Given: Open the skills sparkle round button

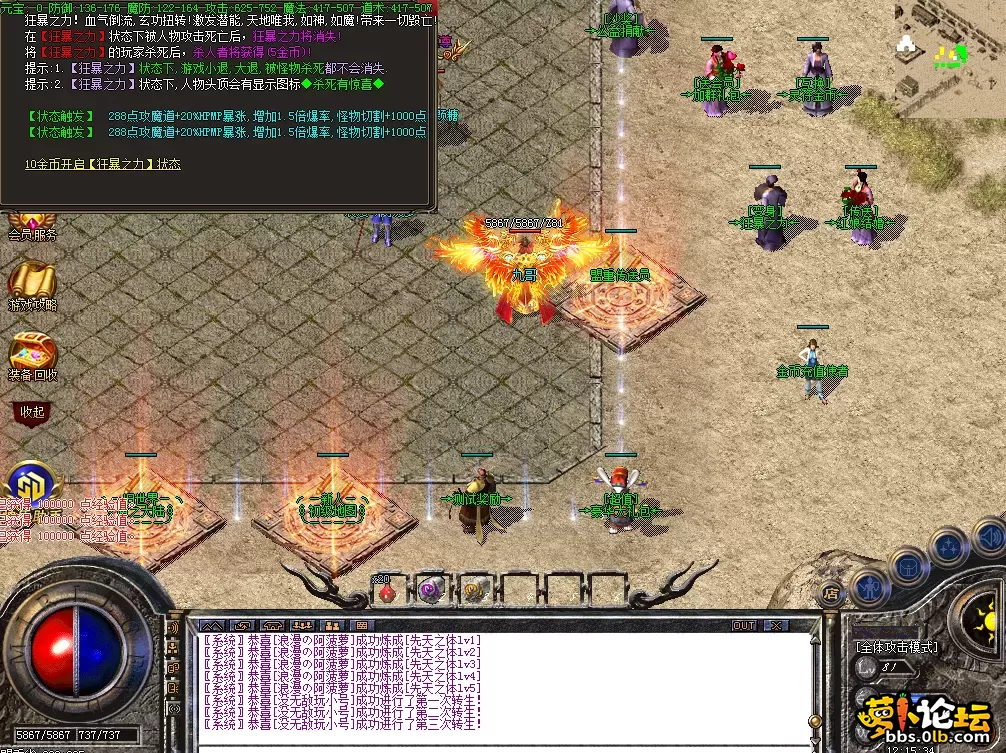Looking at the screenshot, I should click(x=947, y=546).
